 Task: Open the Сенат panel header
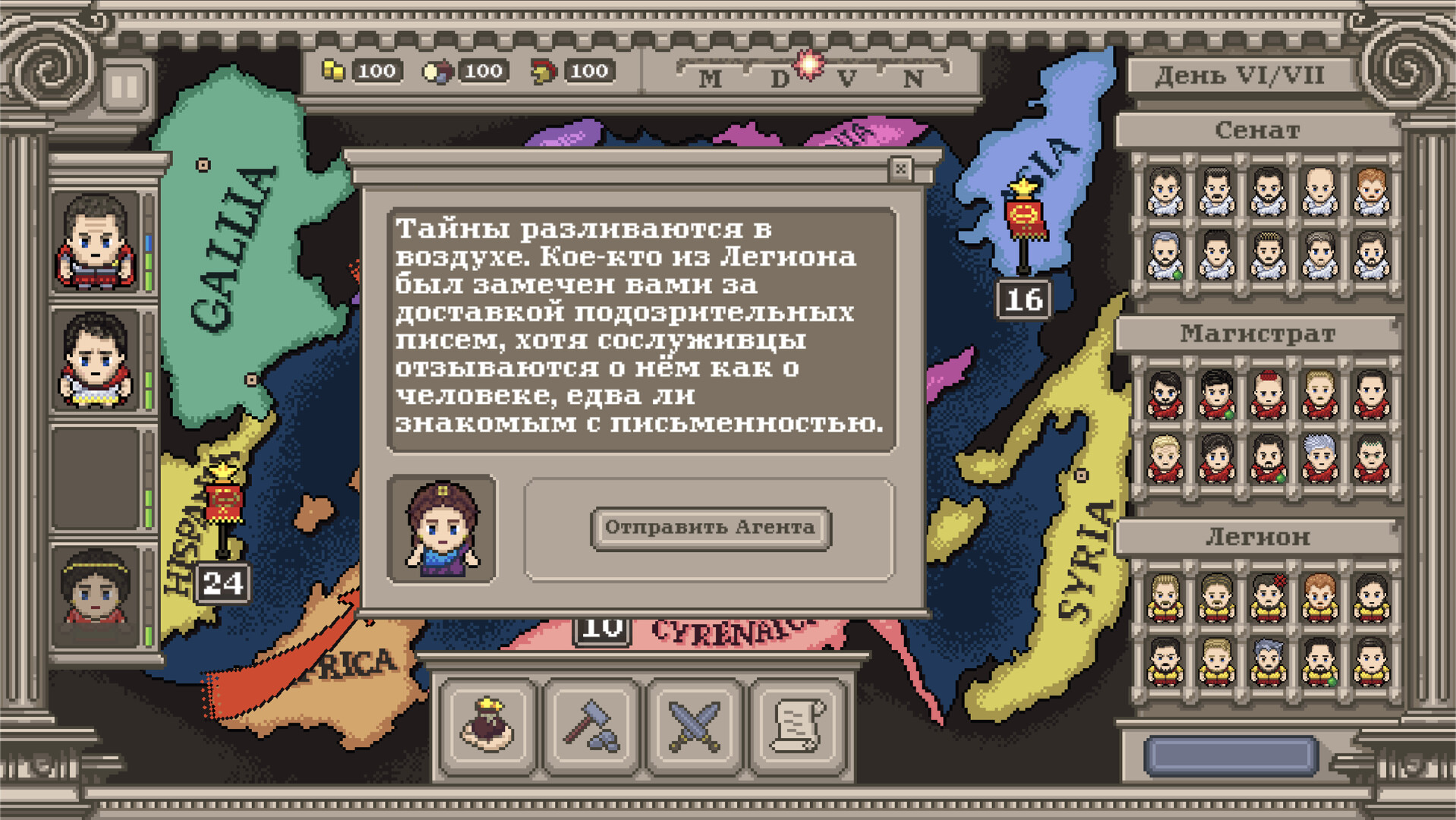pos(1262,131)
